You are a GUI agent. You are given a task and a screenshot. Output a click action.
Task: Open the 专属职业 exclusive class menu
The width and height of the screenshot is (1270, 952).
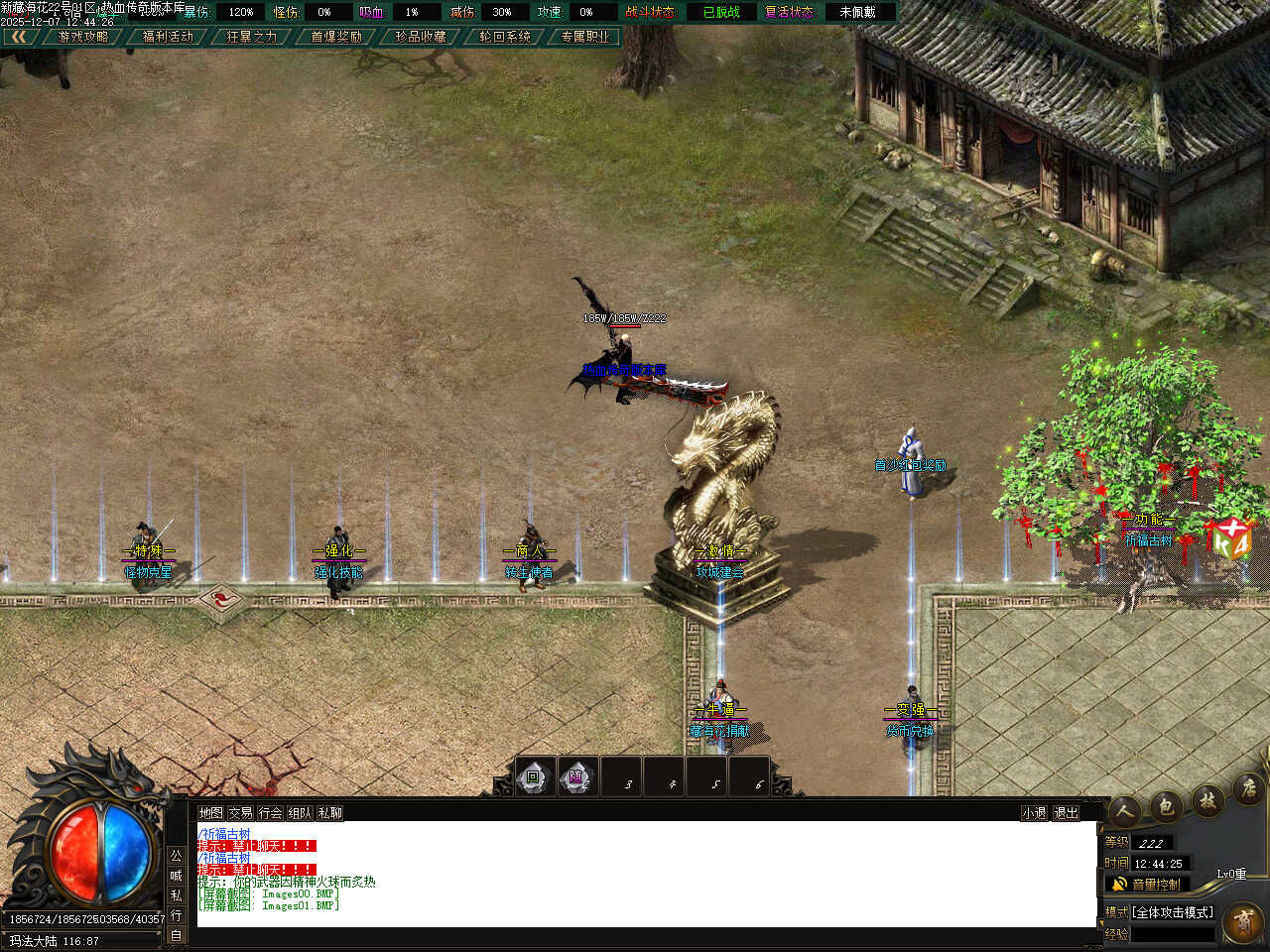pyautogui.click(x=585, y=37)
